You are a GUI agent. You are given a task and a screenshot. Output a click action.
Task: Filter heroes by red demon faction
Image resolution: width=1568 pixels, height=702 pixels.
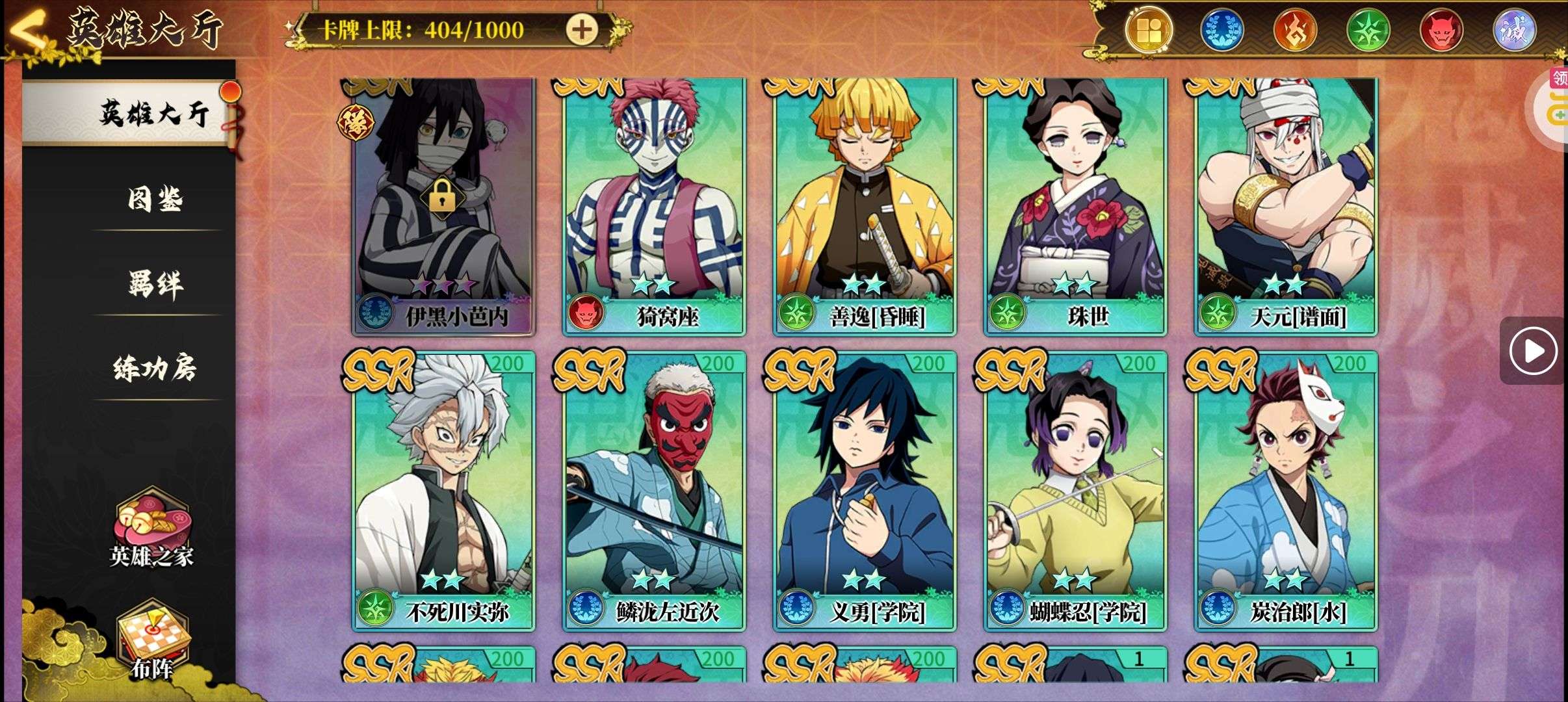pyautogui.click(x=1441, y=30)
